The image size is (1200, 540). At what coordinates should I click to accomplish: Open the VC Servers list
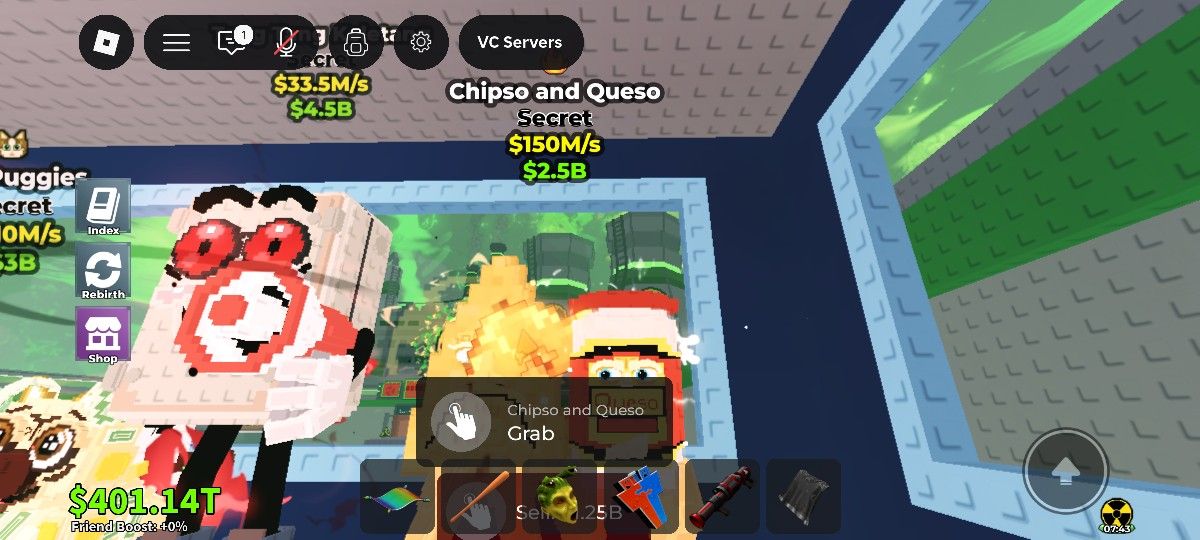520,42
